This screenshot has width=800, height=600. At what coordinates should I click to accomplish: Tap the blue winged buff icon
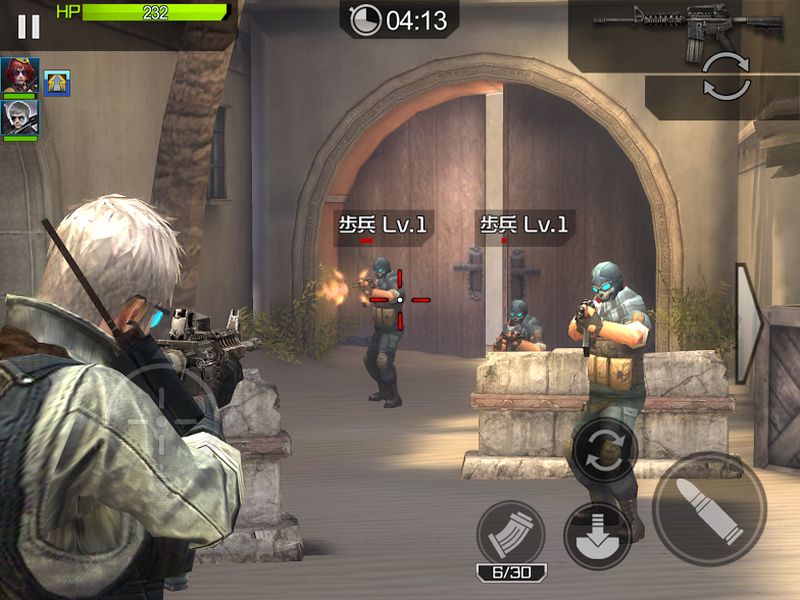(x=57, y=83)
